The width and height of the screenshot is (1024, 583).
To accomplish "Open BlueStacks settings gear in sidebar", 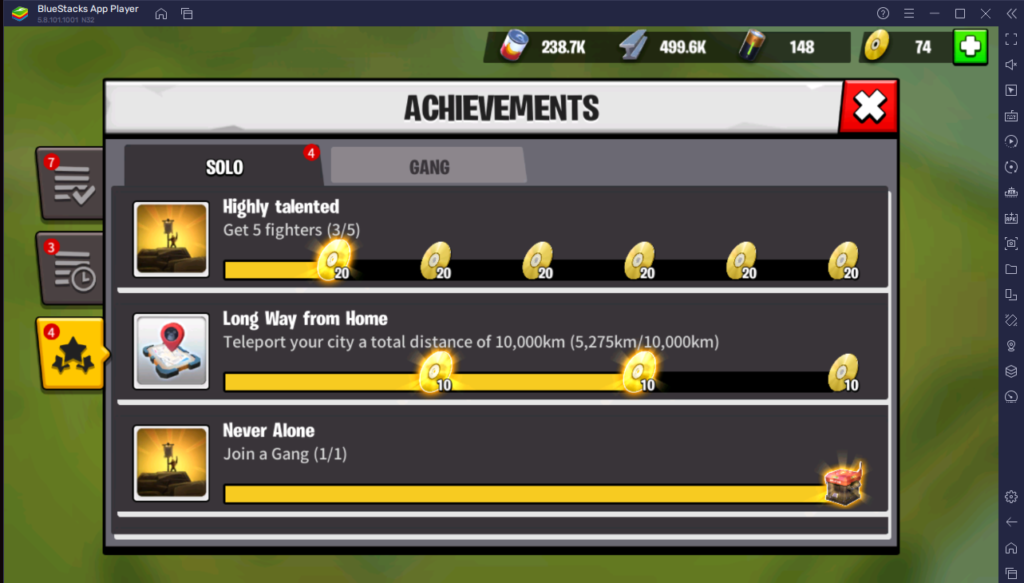I will [x=1011, y=497].
